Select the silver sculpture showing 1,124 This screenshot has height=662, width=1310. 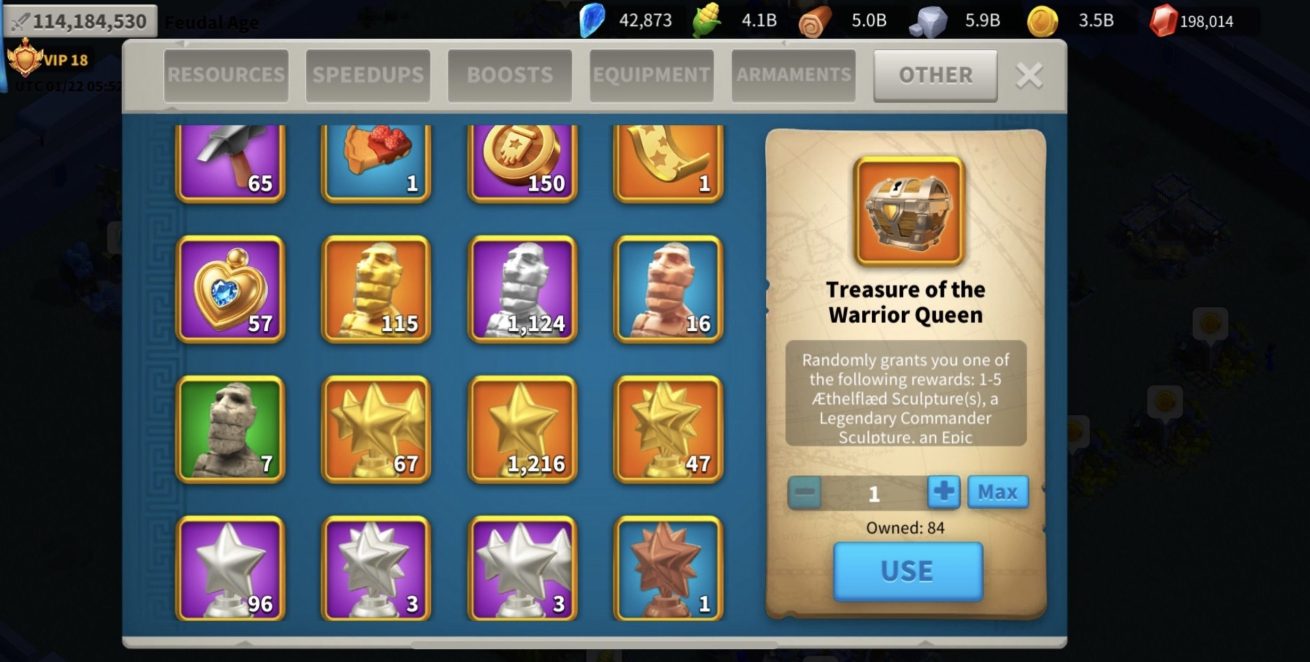click(522, 290)
